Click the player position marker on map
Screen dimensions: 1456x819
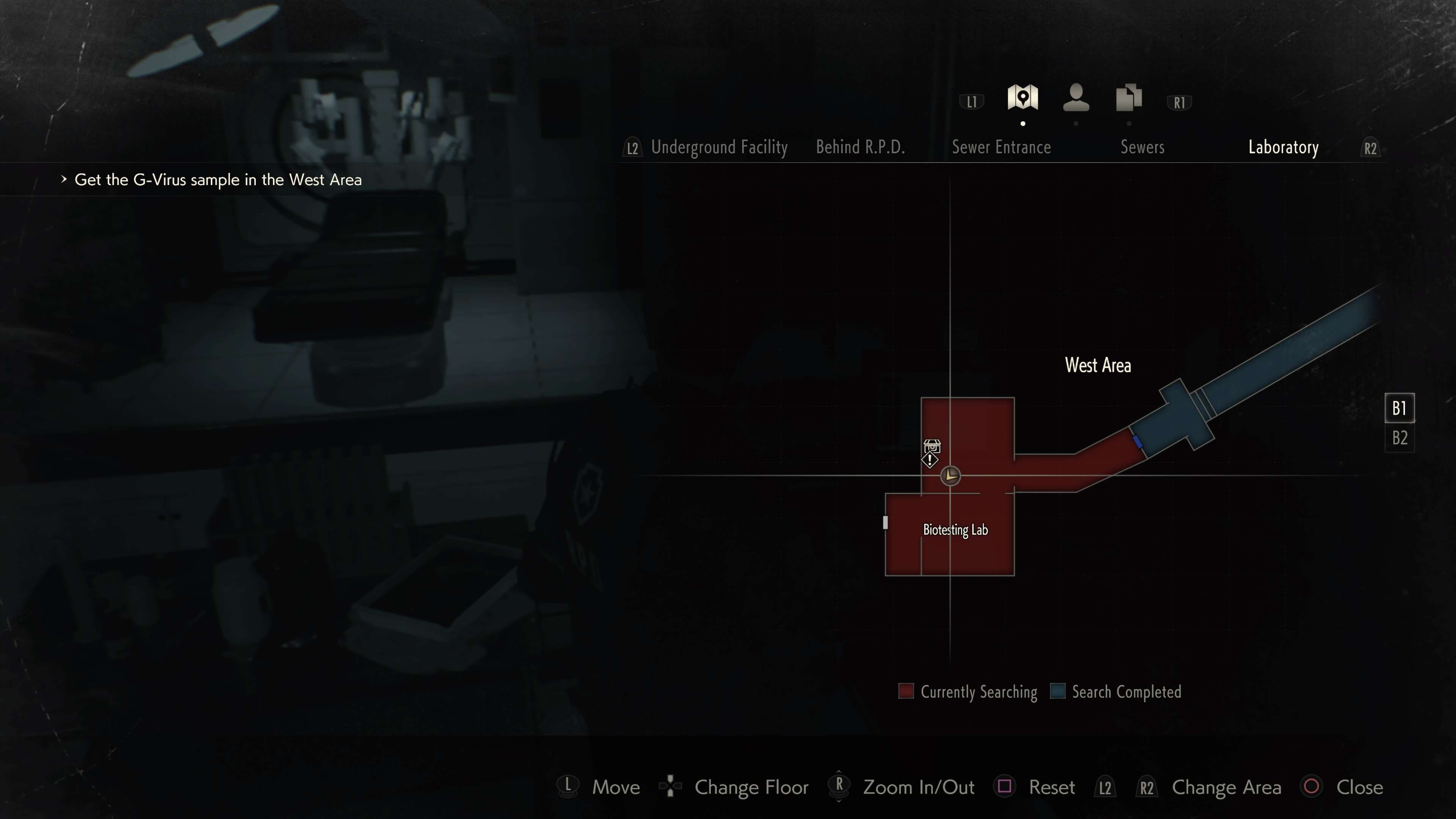tap(950, 476)
